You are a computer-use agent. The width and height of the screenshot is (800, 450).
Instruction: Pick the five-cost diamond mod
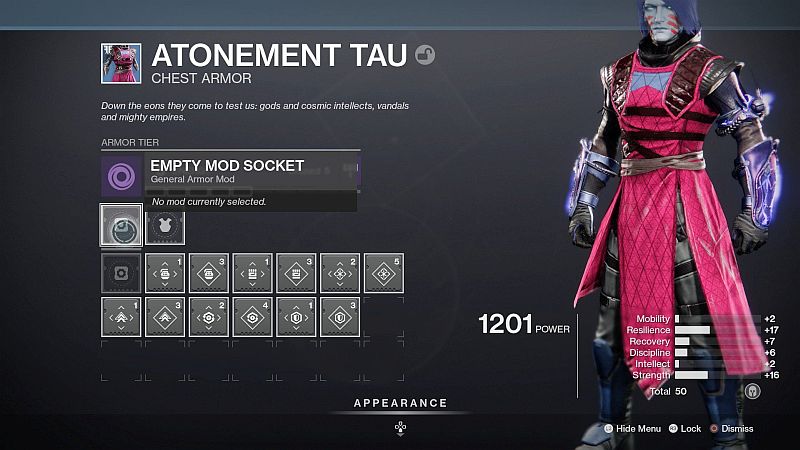(384, 272)
